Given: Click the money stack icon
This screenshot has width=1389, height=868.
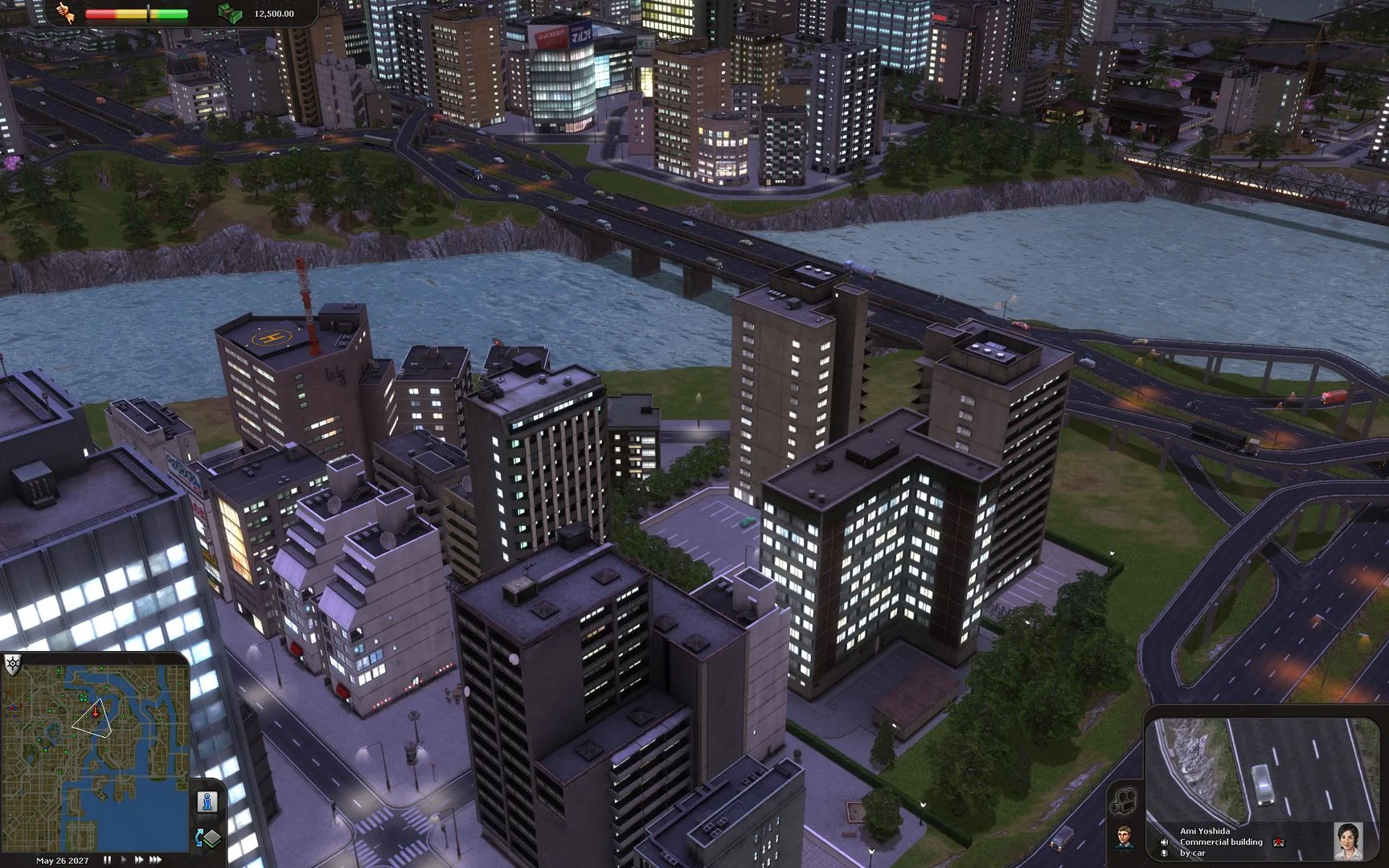Looking at the screenshot, I should click(x=229, y=13).
